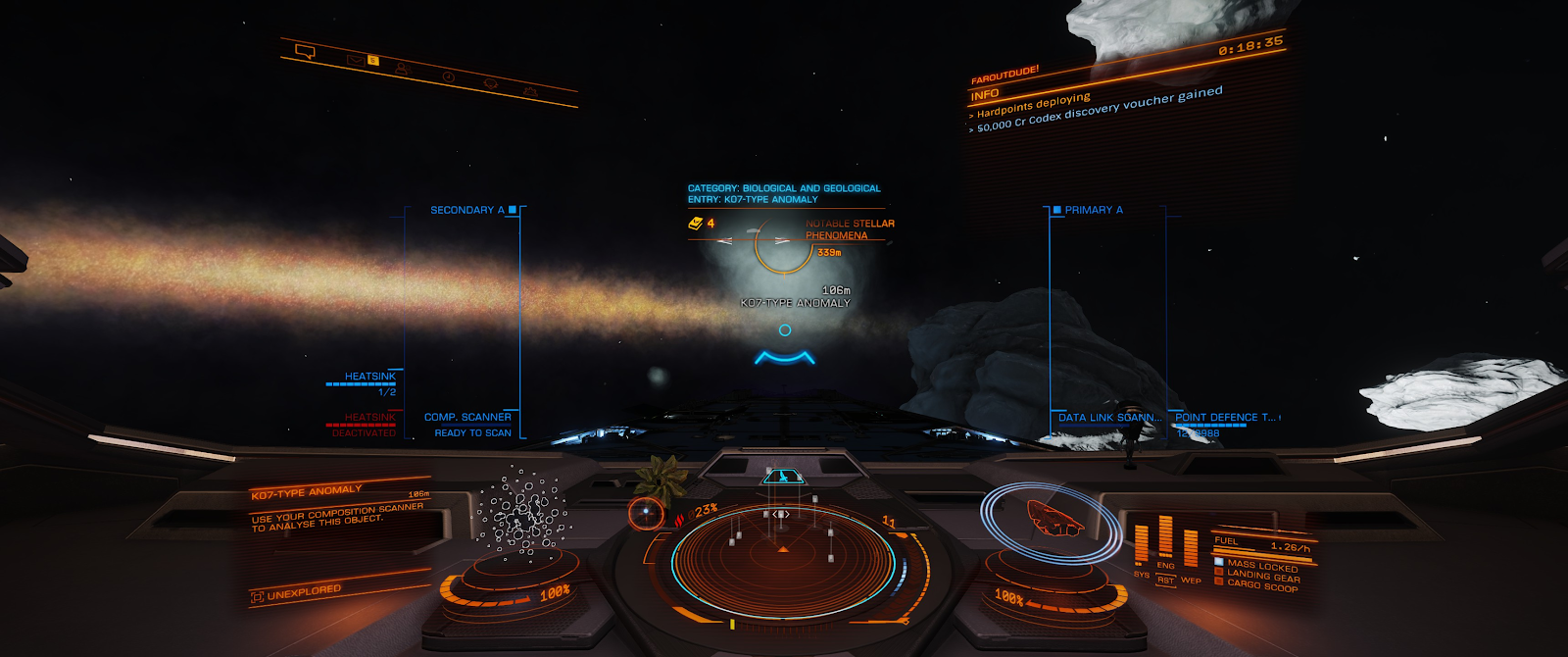The height and width of the screenshot is (657, 1568).
Task: Select the WEP power column
Action: pos(1191,551)
